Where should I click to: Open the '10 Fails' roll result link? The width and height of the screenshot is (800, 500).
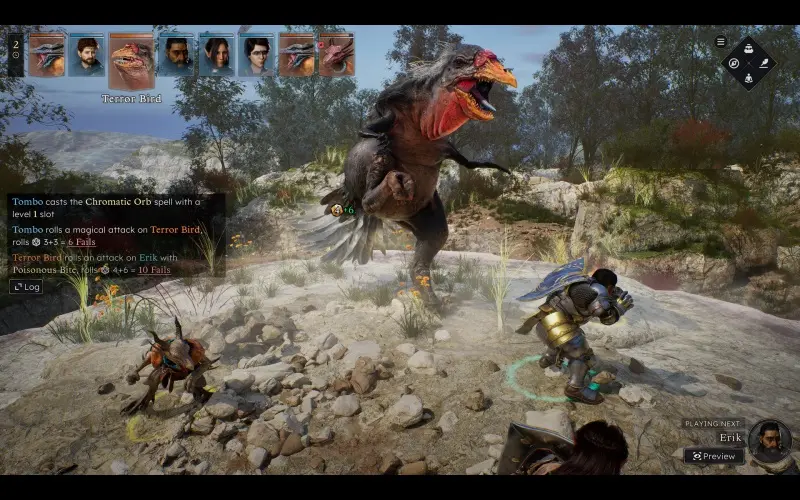point(154,269)
